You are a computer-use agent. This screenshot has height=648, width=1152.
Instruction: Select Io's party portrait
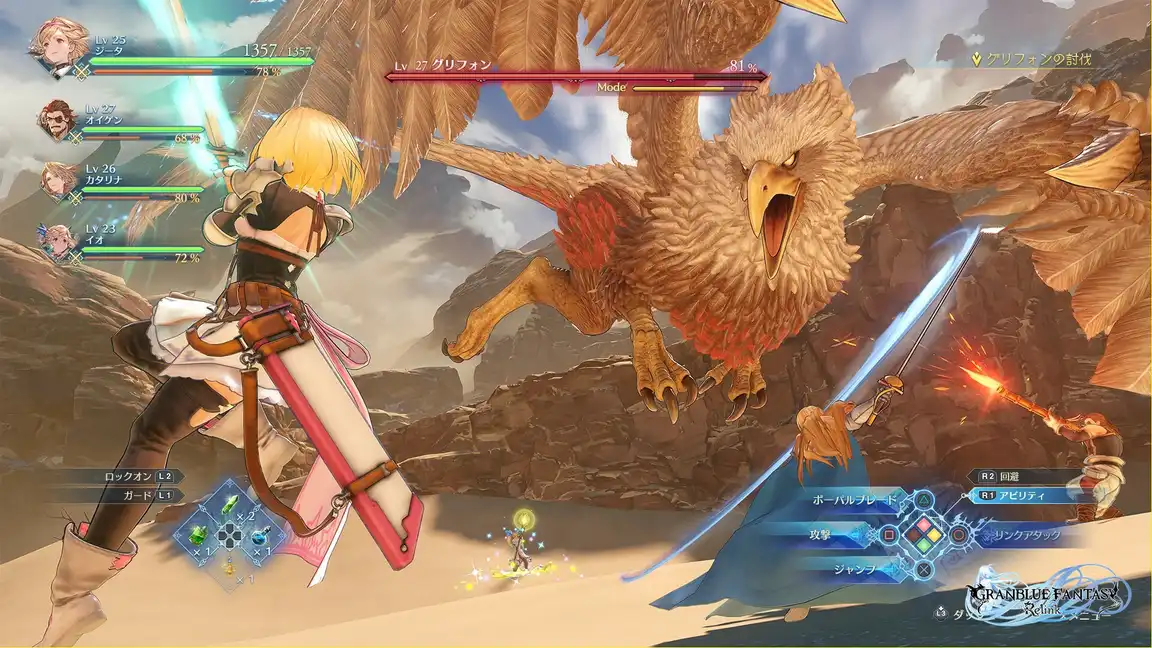[x=59, y=241]
